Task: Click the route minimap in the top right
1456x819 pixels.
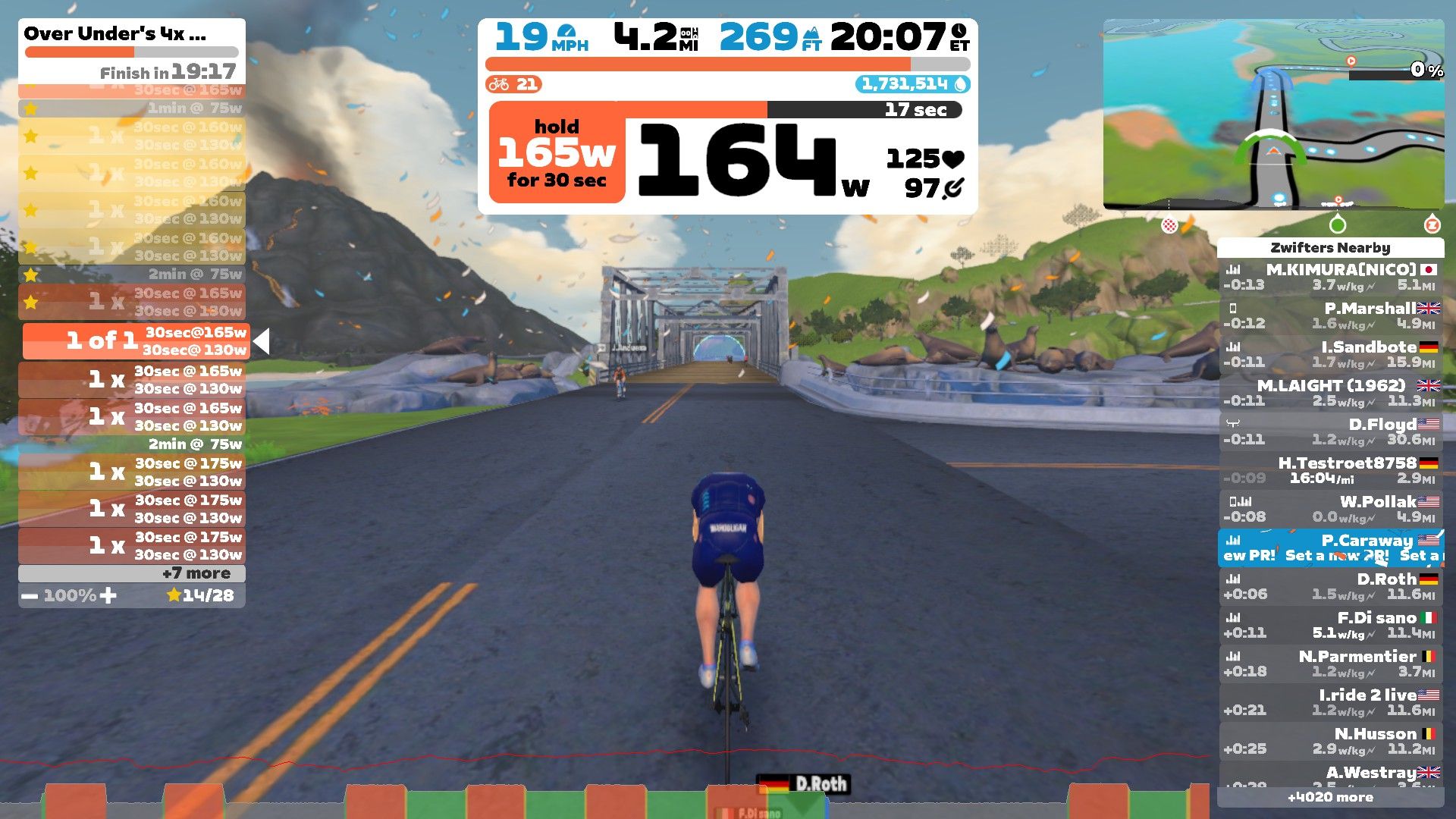Action: (x=1274, y=114)
